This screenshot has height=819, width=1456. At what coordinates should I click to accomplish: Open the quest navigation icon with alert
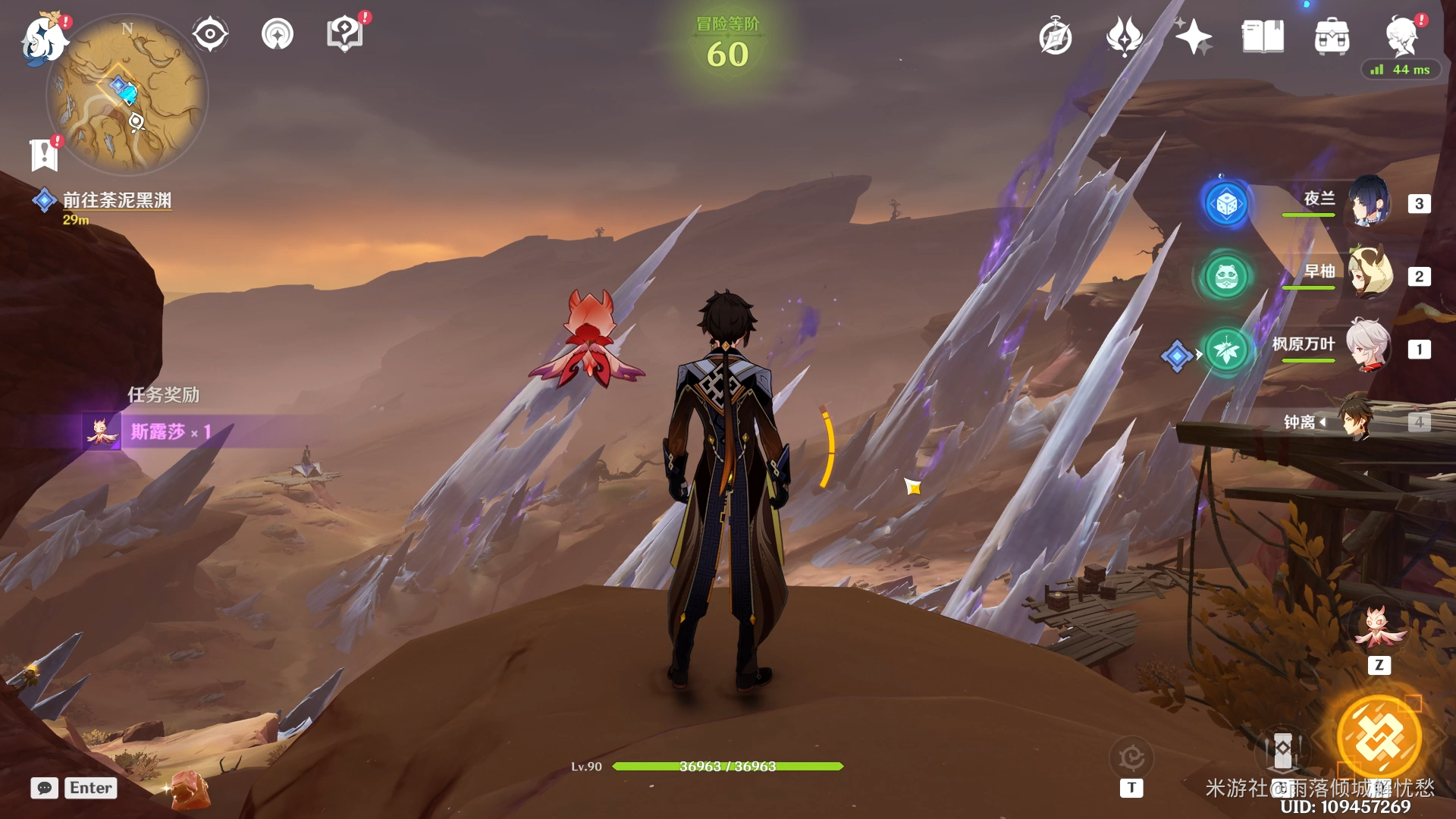point(345,34)
